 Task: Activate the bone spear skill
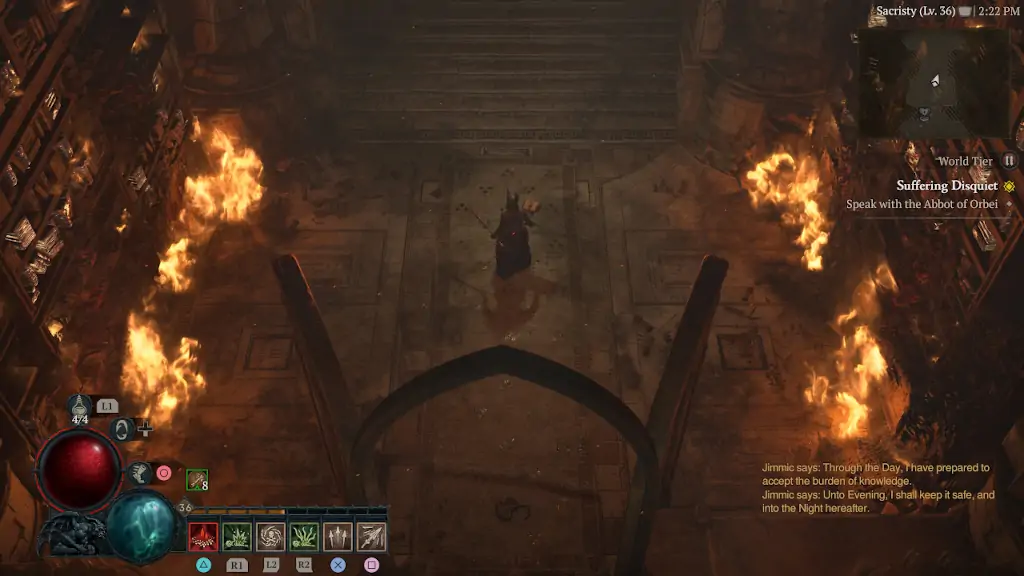click(371, 537)
